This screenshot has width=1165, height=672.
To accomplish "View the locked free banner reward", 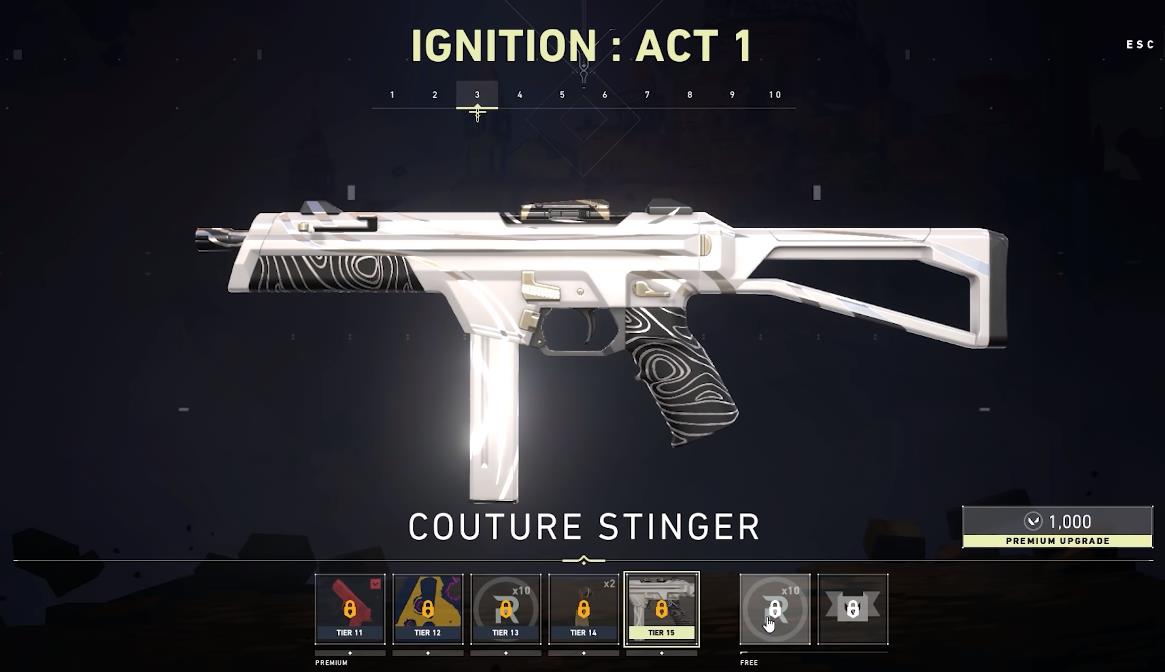I will point(853,608).
